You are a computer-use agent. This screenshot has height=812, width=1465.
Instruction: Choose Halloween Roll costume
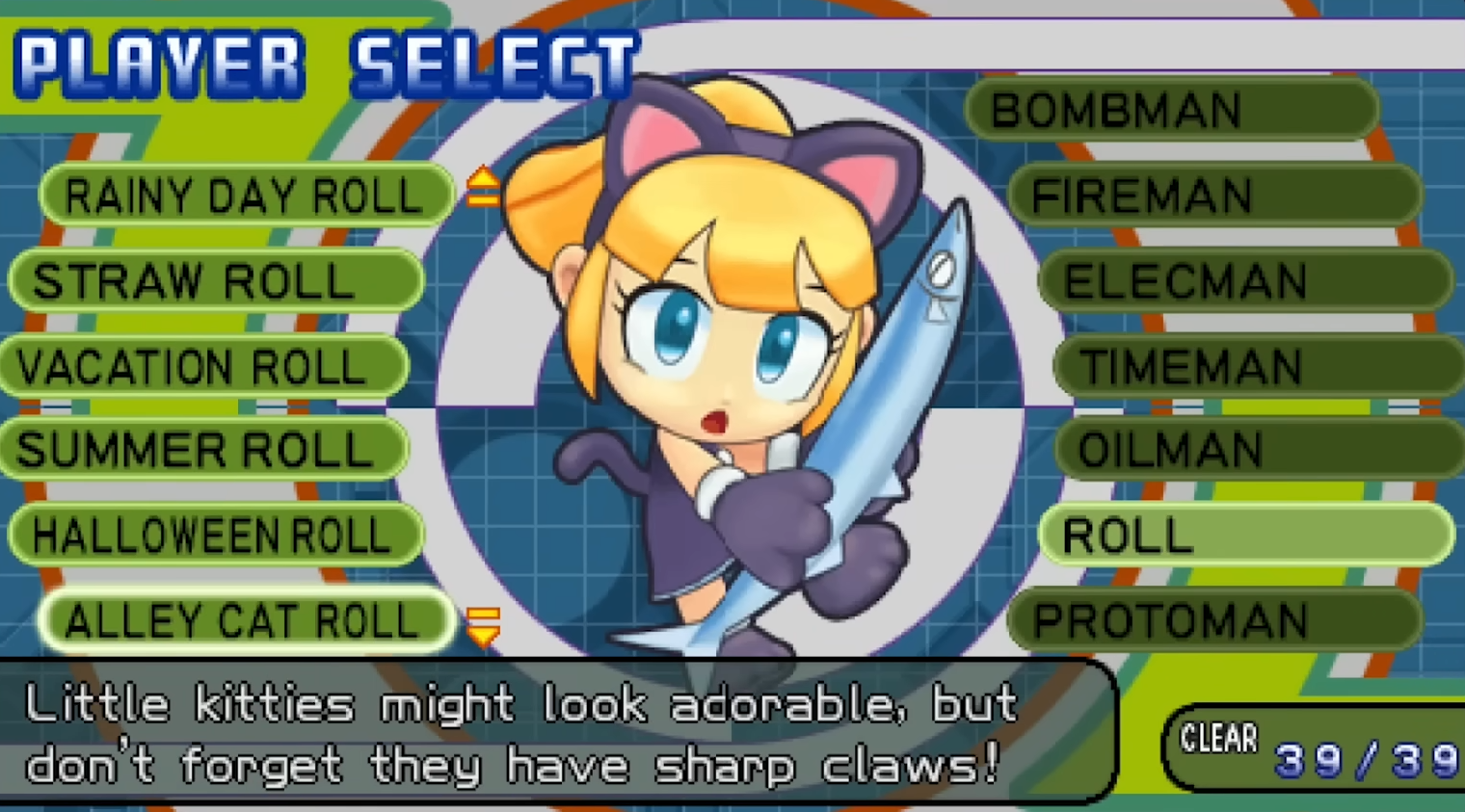coord(216,535)
